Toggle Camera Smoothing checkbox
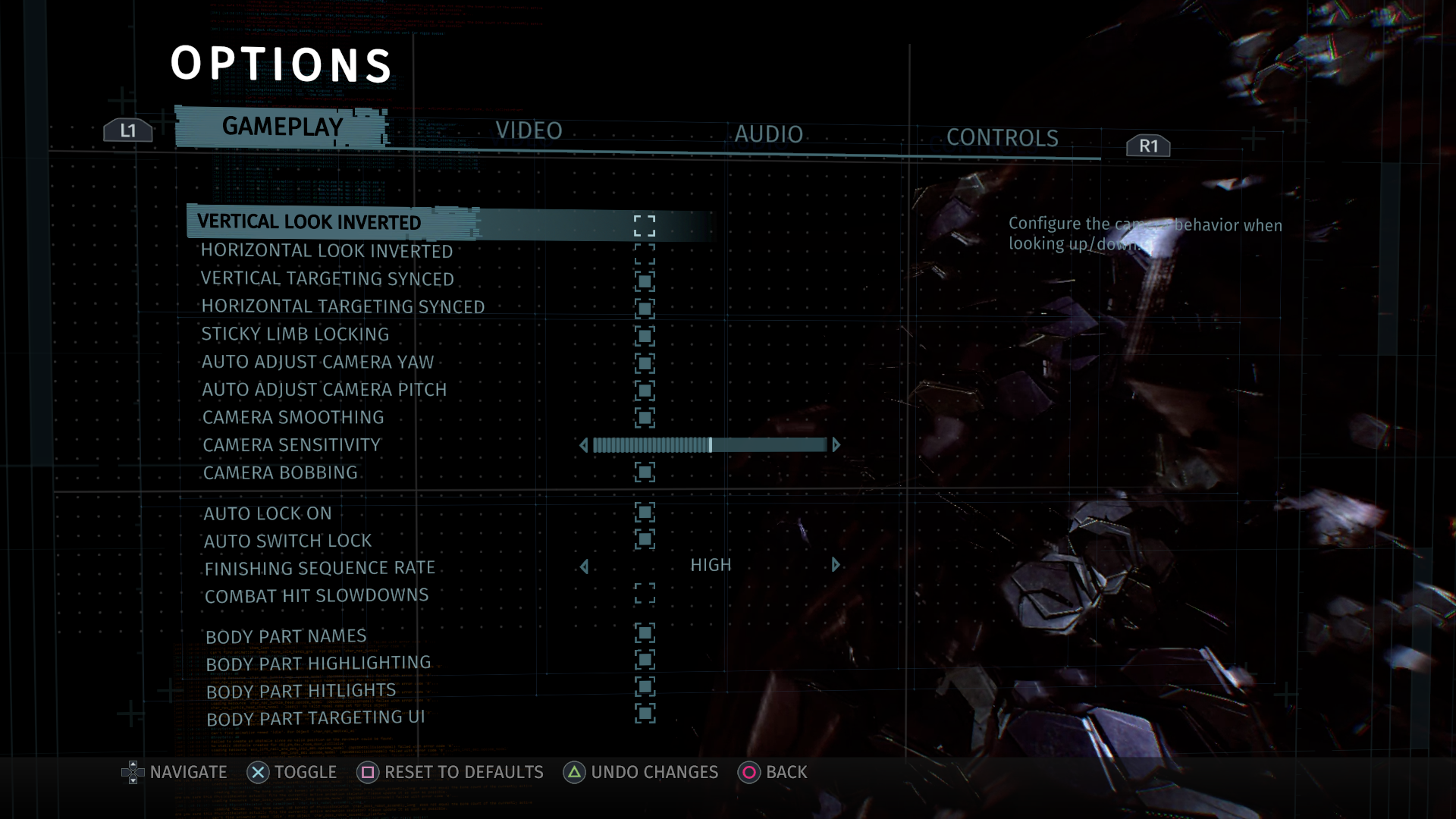 click(645, 418)
